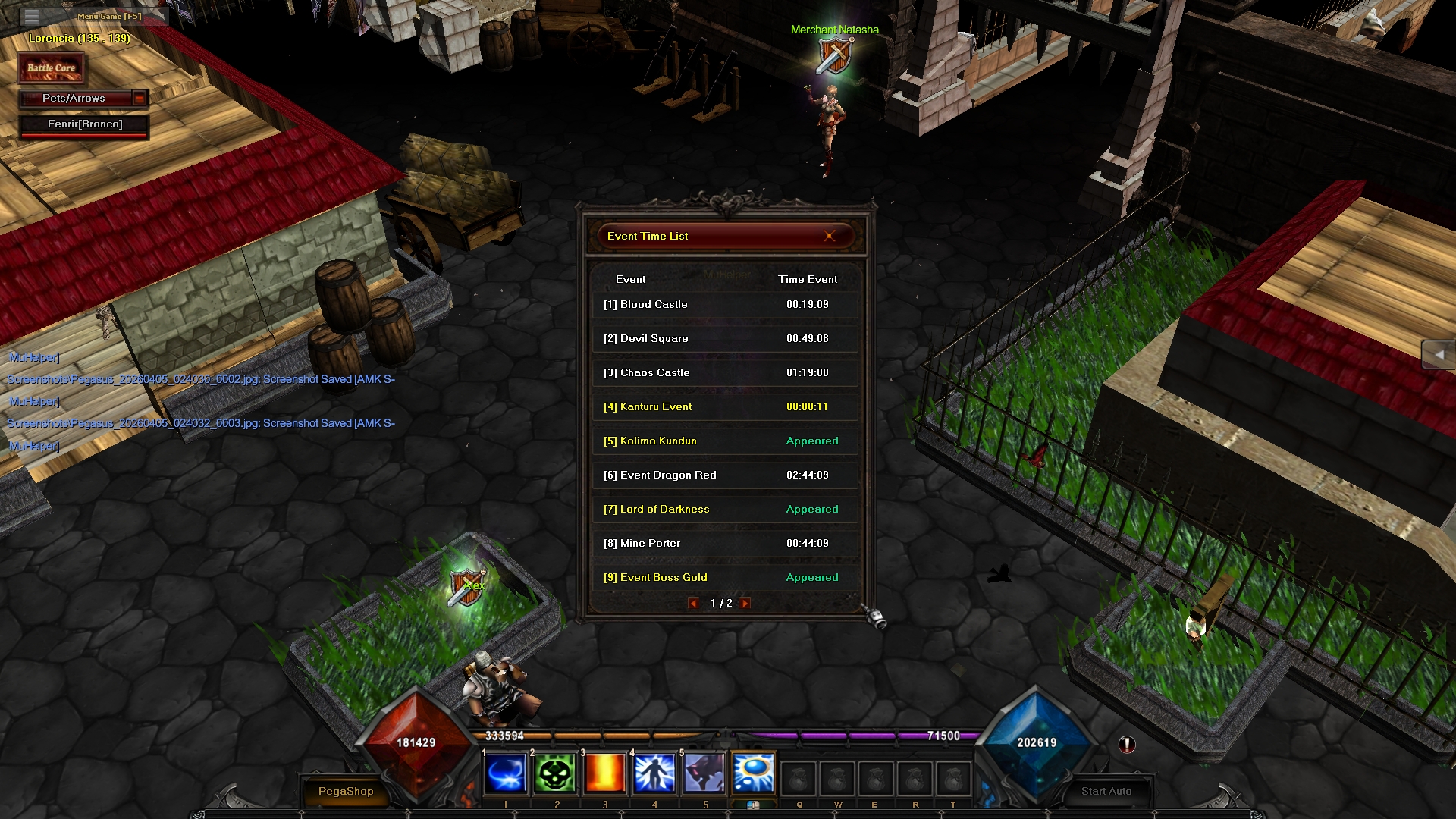This screenshot has height=819, width=1456.
Task: Select the Event Boss Gold row
Action: pos(724,578)
